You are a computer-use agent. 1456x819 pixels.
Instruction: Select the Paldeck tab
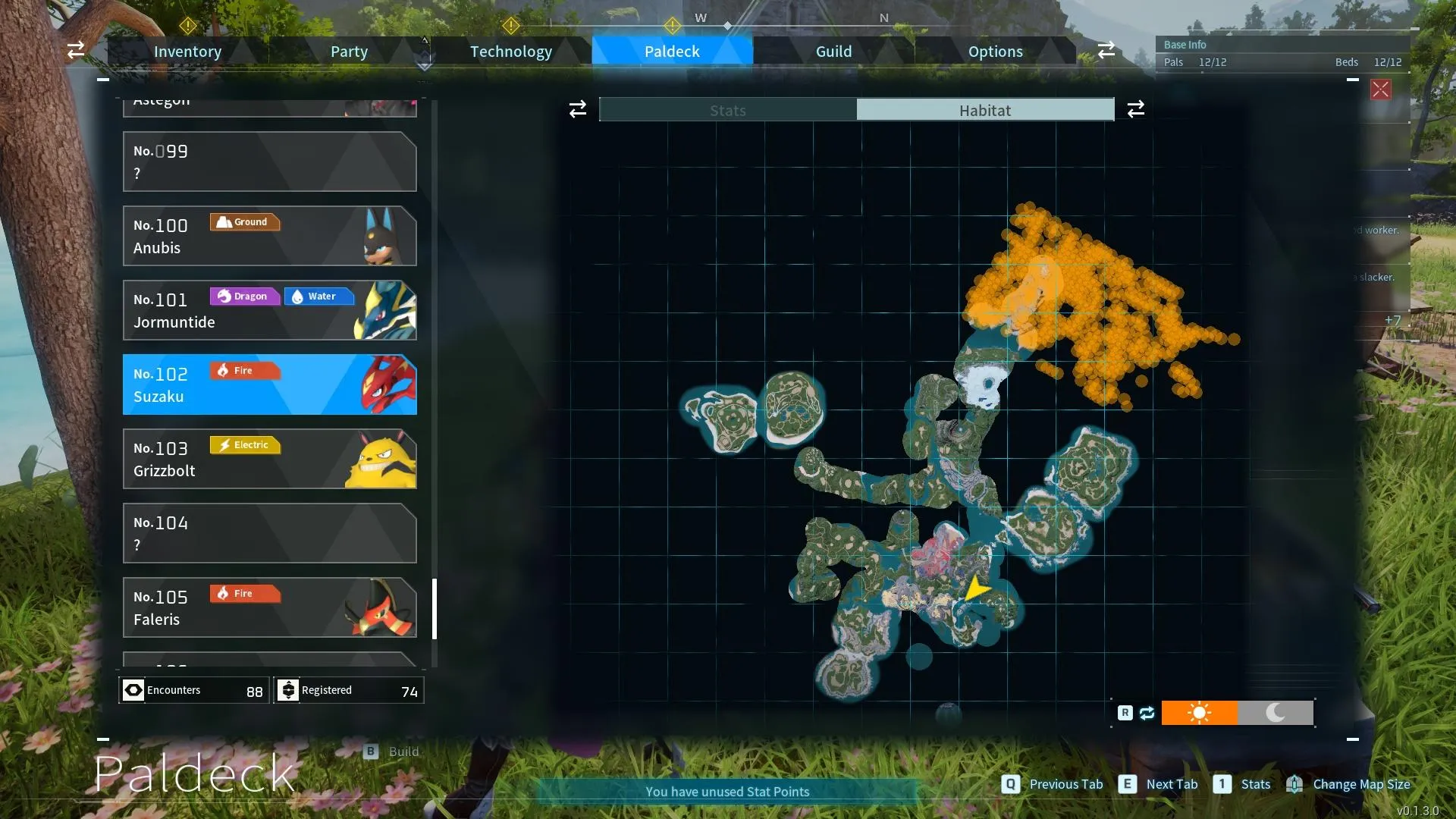(x=672, y=52)
